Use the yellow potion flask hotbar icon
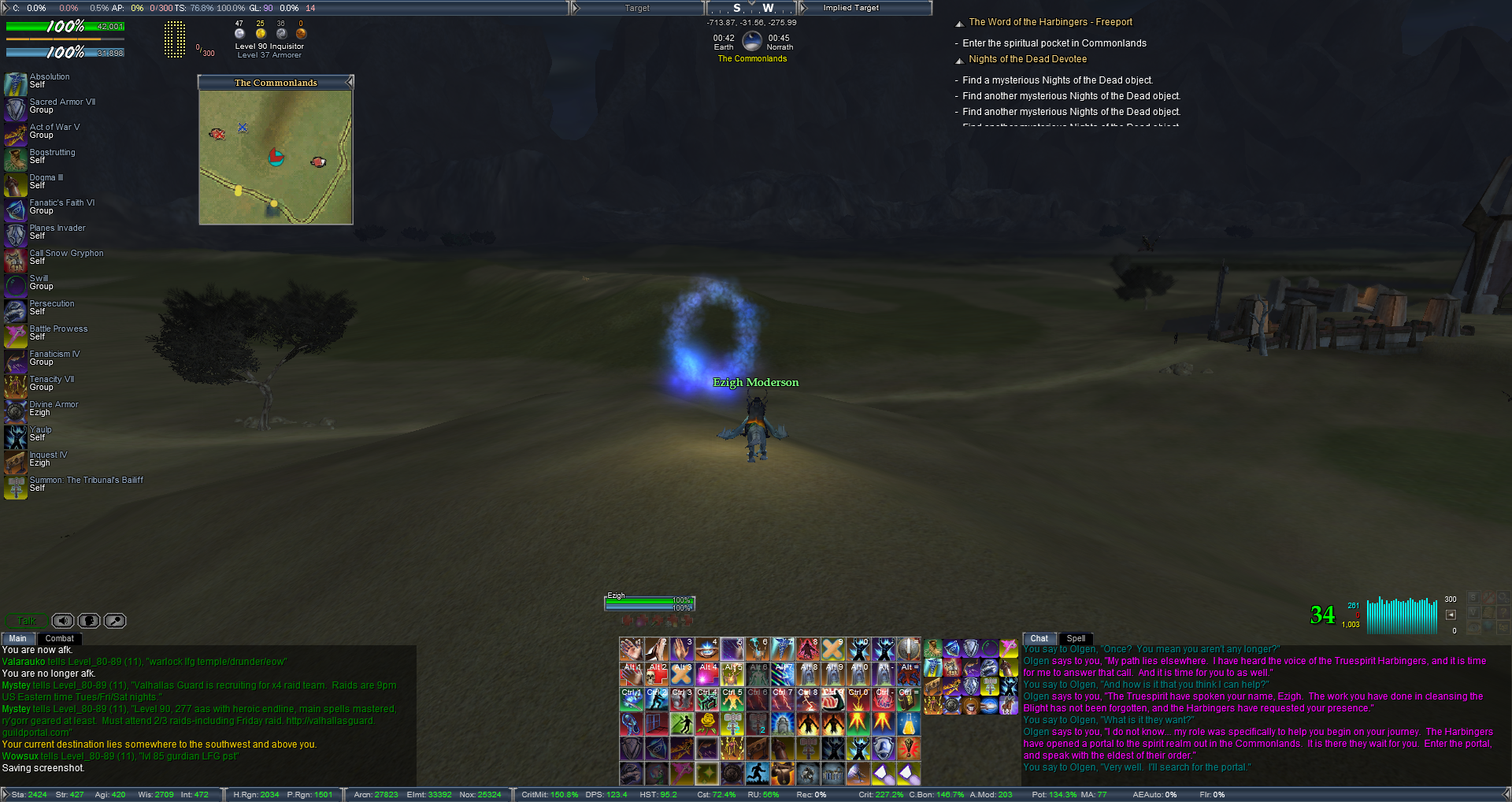1512x802 pixels. click(x=908, y=723)
